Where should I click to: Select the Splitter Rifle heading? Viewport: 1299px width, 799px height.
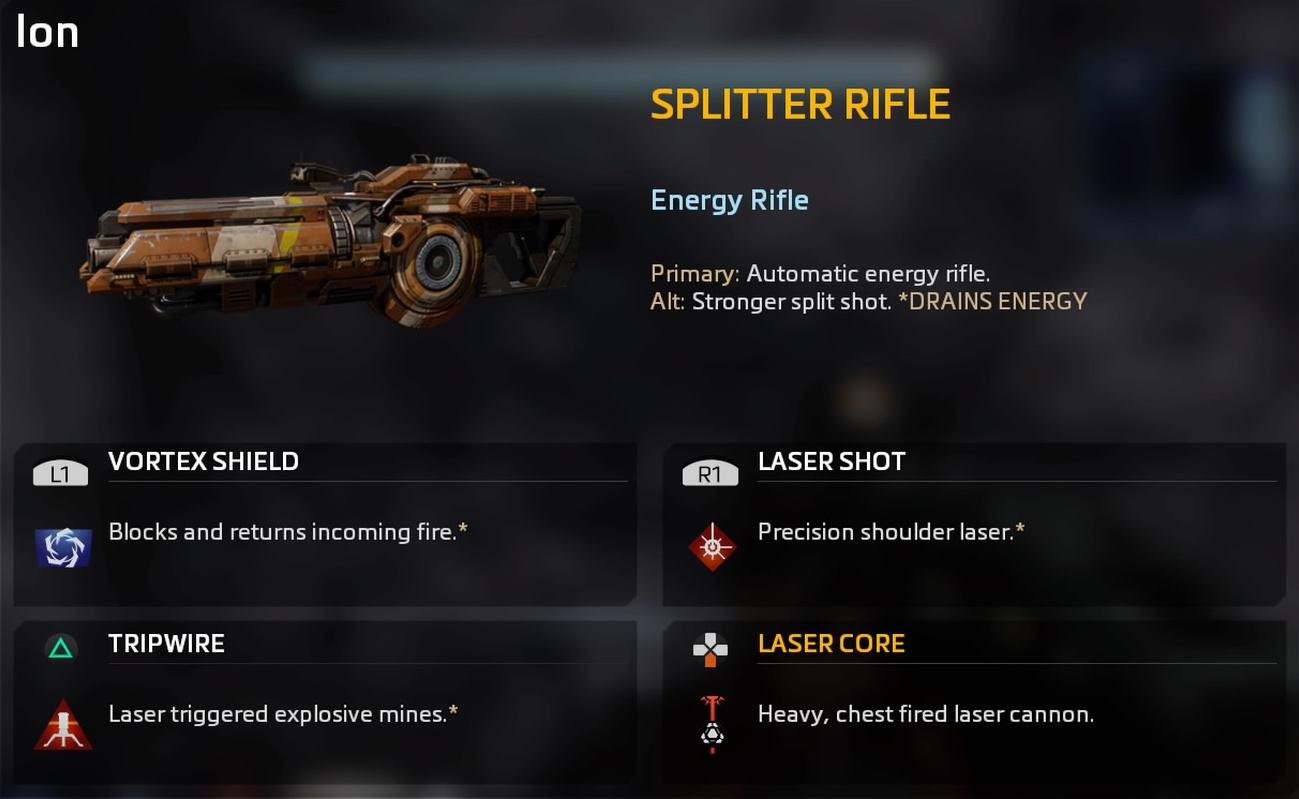point(800,105)
